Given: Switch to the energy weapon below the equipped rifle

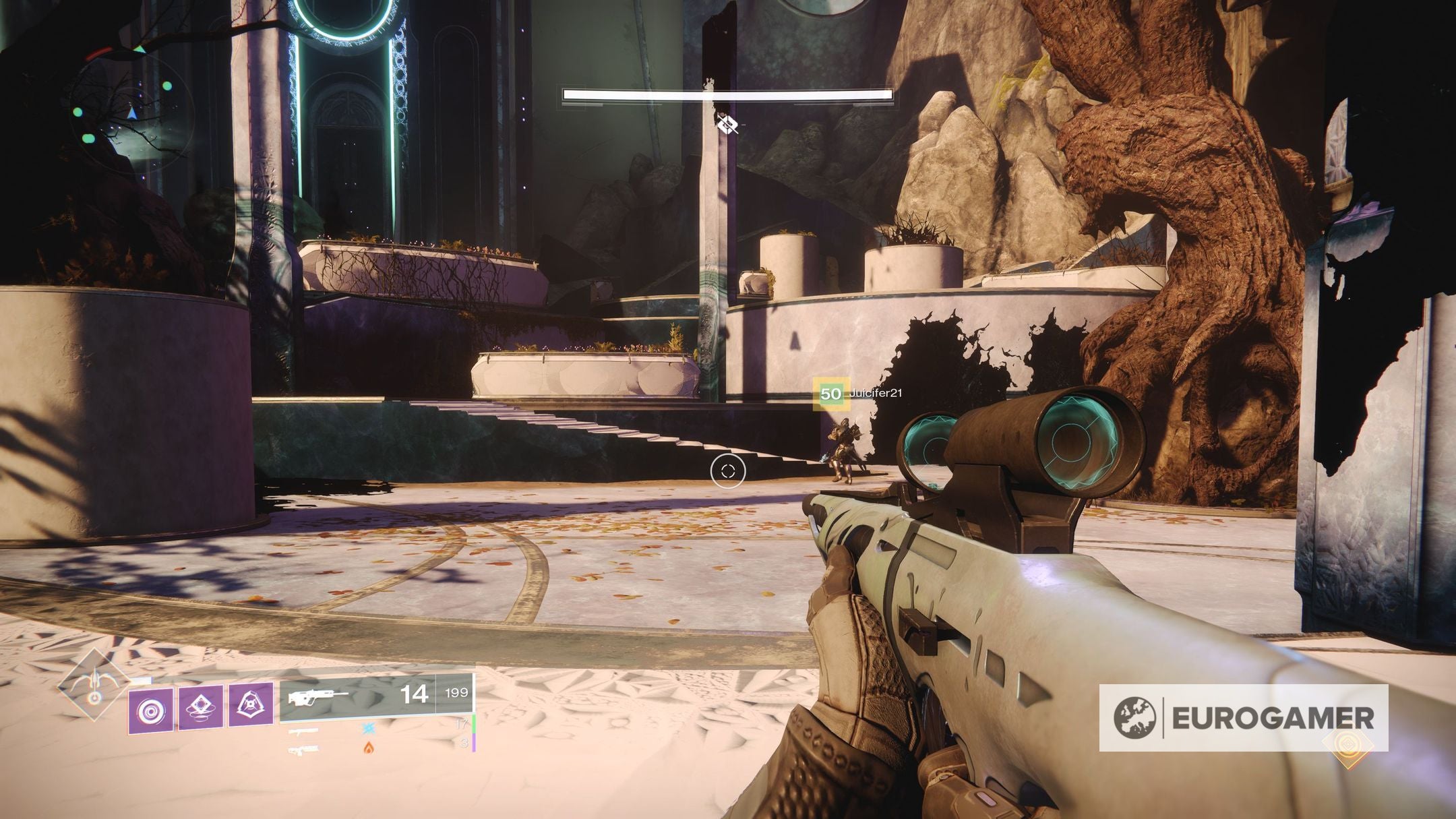Looking at the screenshot, I should point(305,731).
